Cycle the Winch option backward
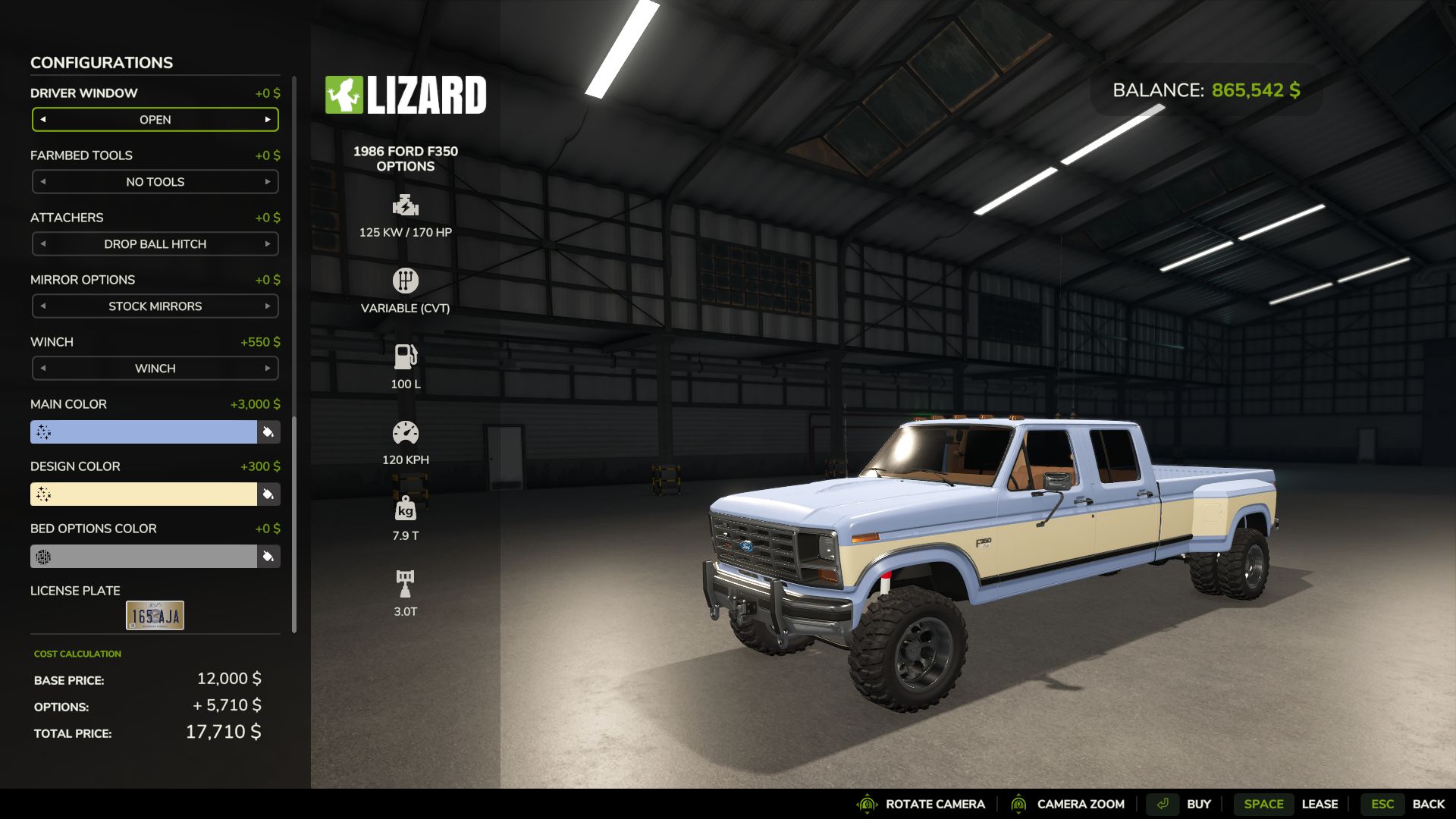 point(43,368)
